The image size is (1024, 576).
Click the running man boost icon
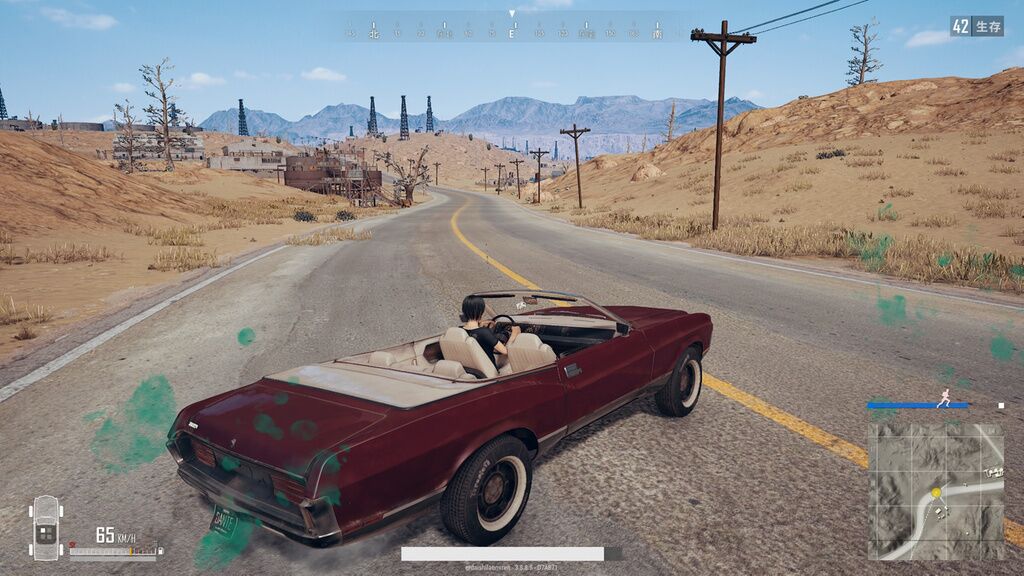point(944,399)
